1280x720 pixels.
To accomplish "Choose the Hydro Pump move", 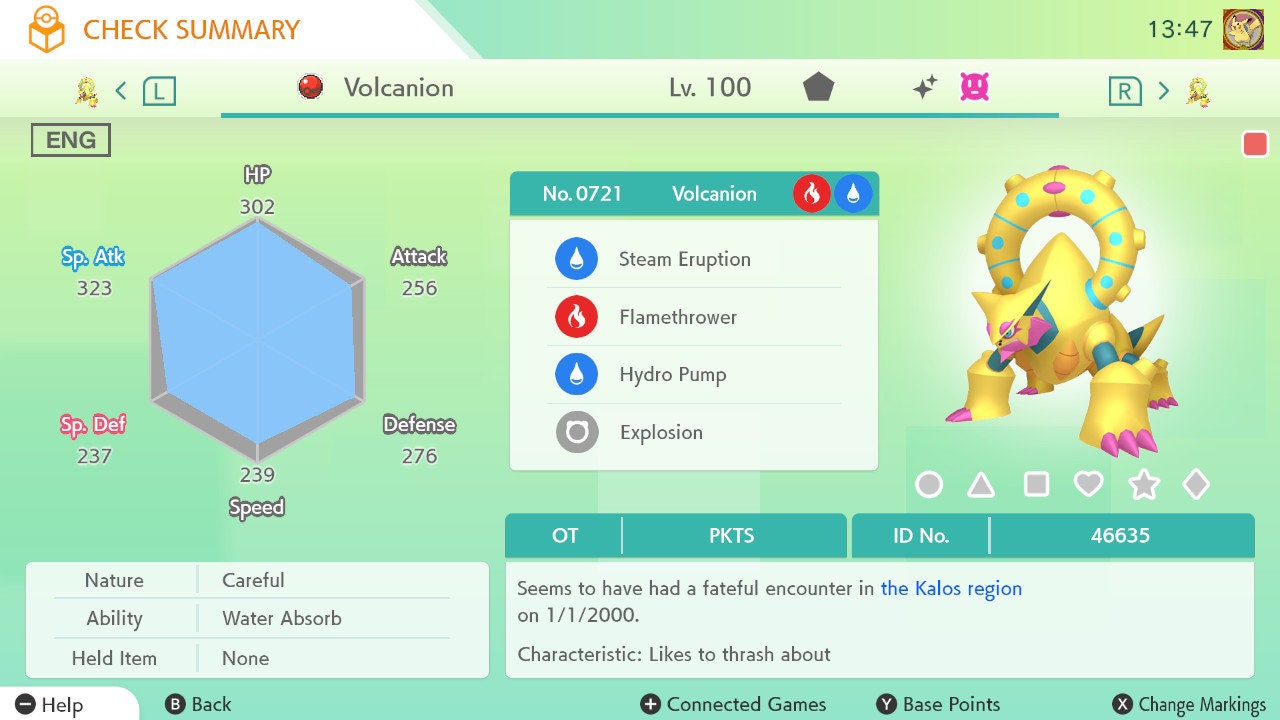I will pos(672,375).
